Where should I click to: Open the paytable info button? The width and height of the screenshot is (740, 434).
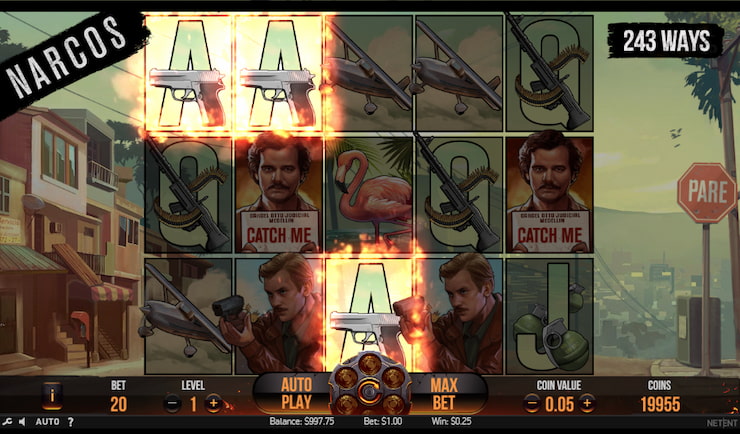[x=54, y=398]
